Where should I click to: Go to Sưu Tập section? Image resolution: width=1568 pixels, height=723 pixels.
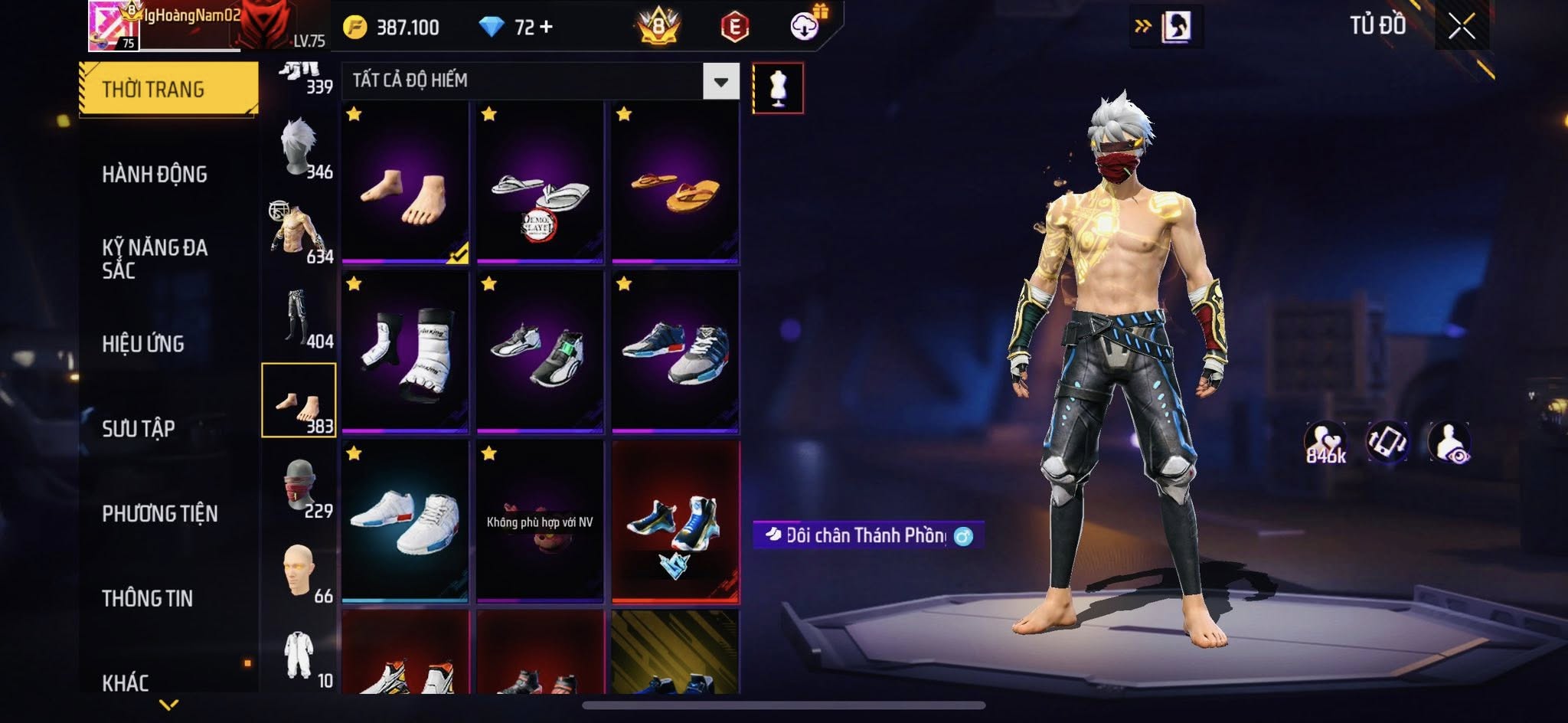click(x=139, y=429)
